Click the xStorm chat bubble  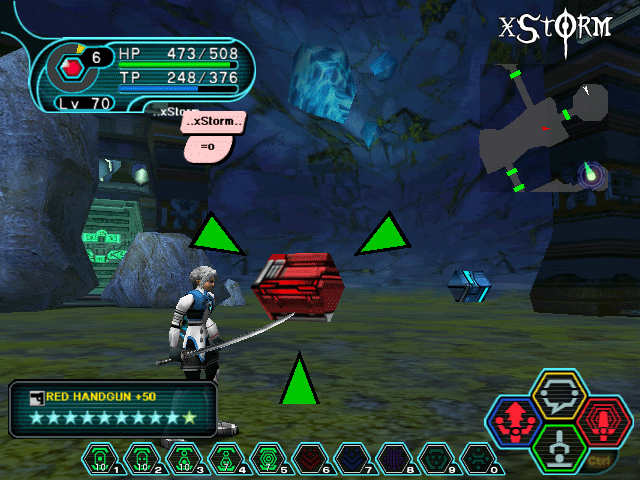tap(213, 122)
